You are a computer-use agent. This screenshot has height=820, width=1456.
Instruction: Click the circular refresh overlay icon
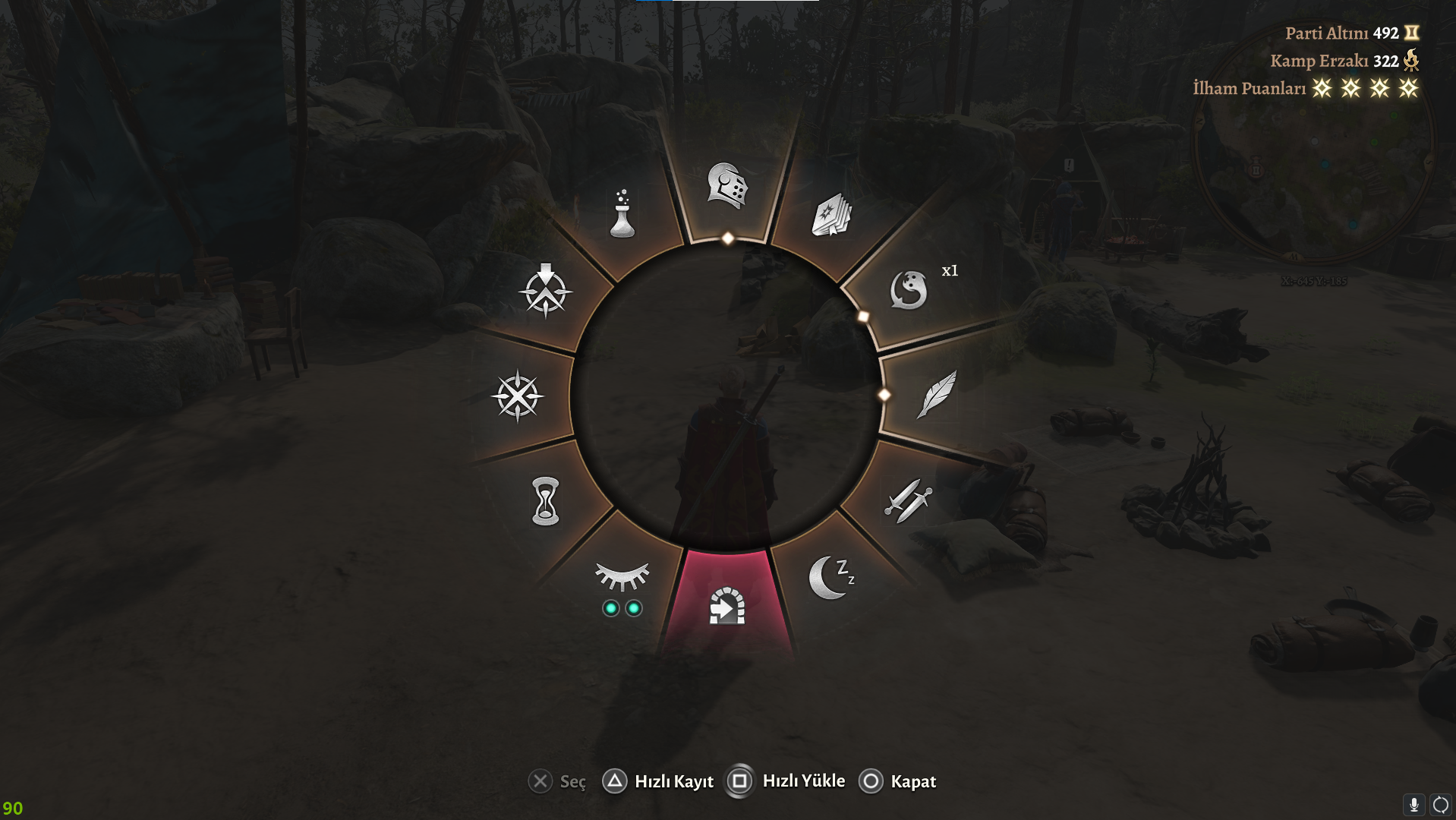(1440, 805)
